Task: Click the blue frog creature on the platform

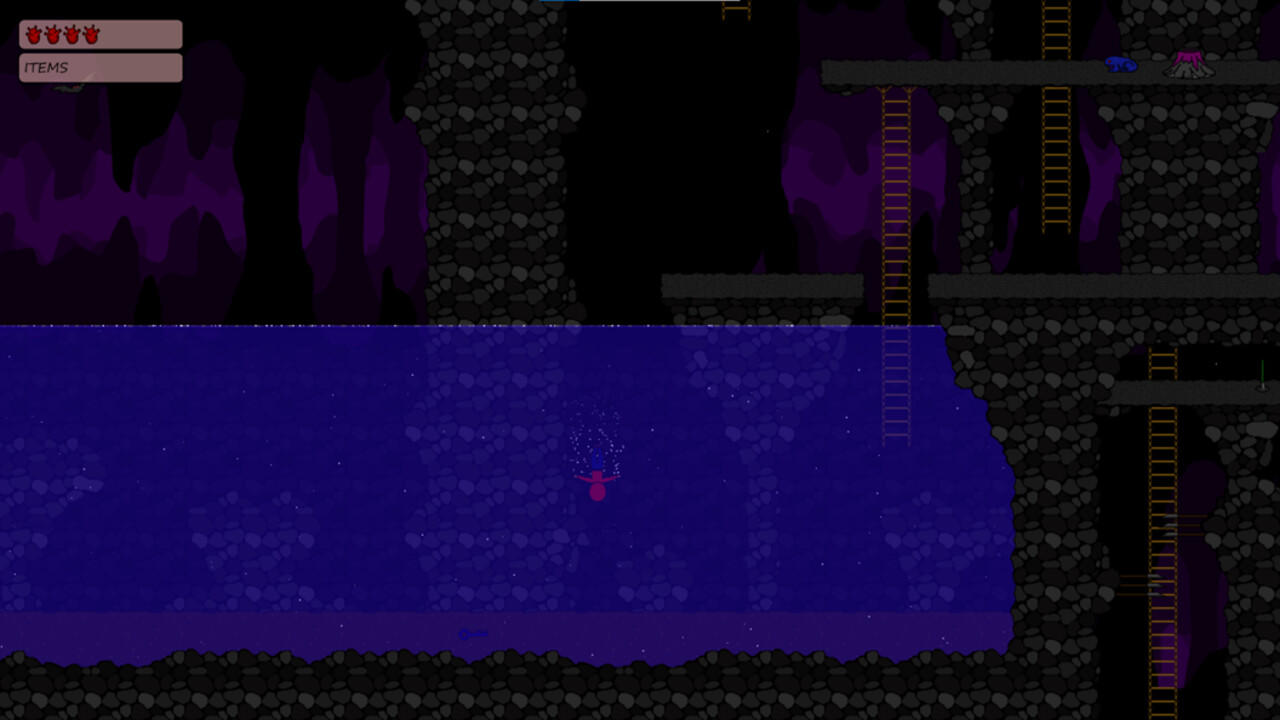Action: click(1122, 64)
